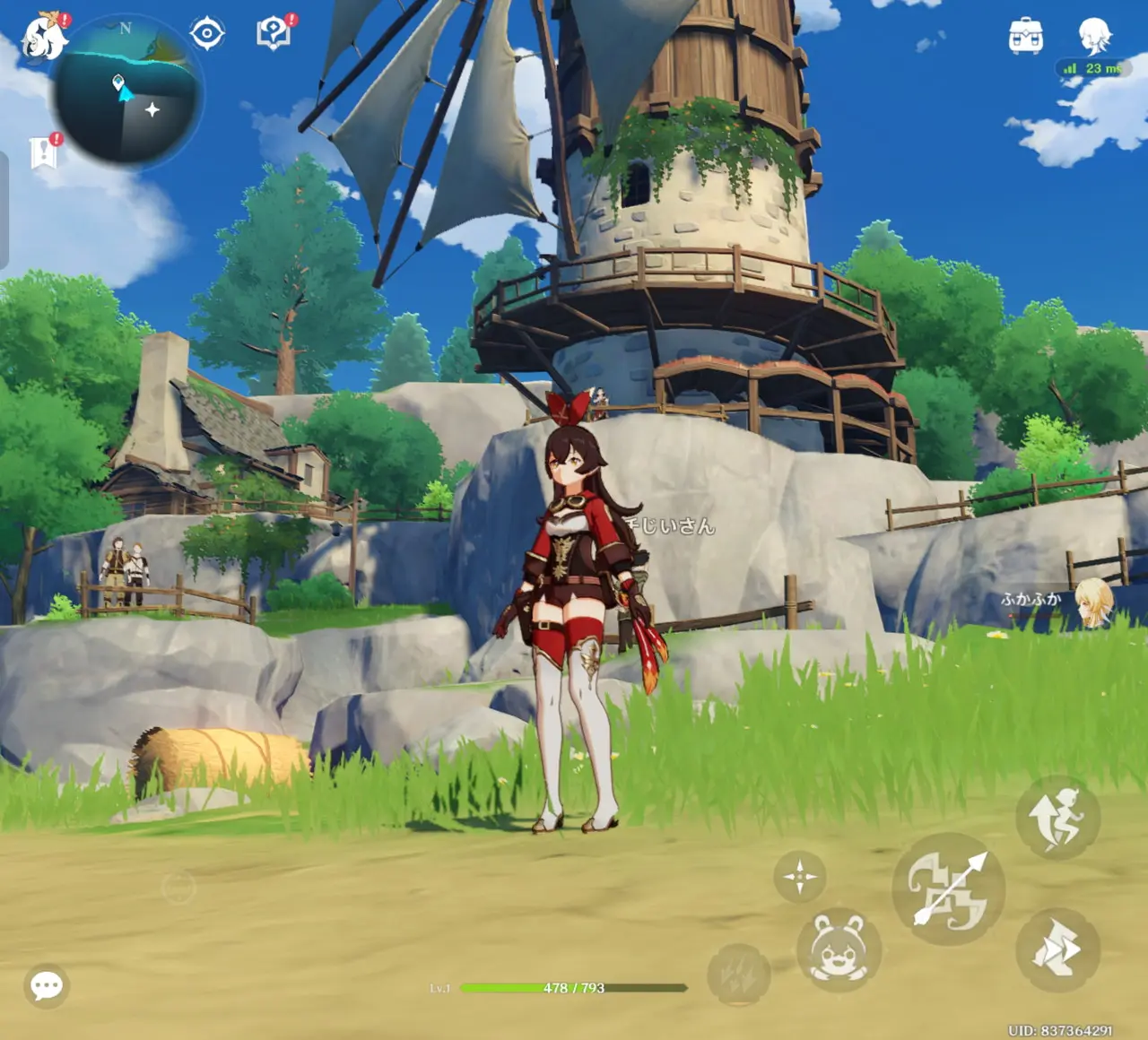
Task: Open the backpack inventory
Action: point(1025,36)
